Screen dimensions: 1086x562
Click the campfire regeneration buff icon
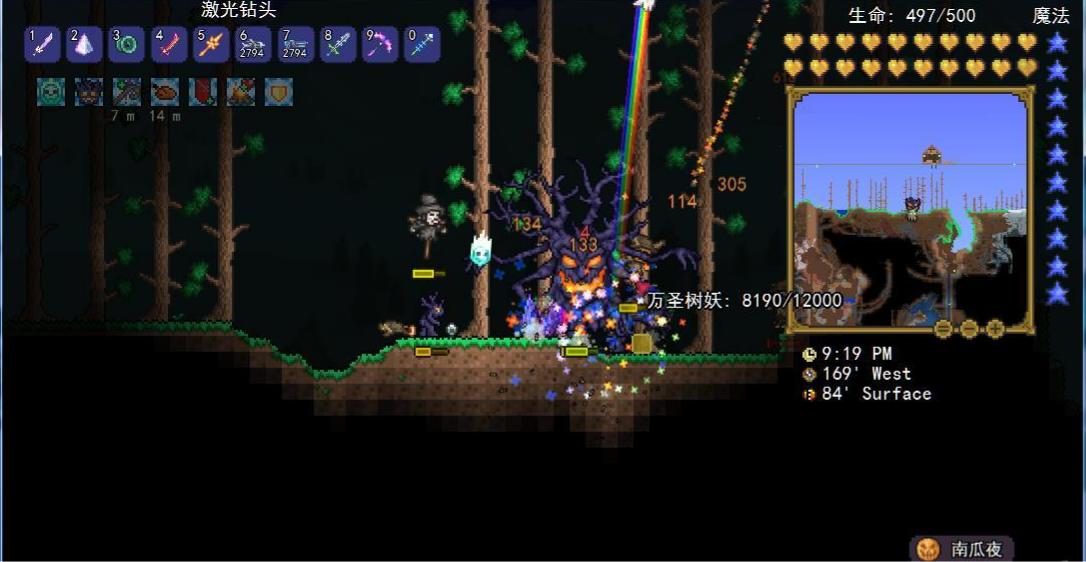click(x=241, y=92)
